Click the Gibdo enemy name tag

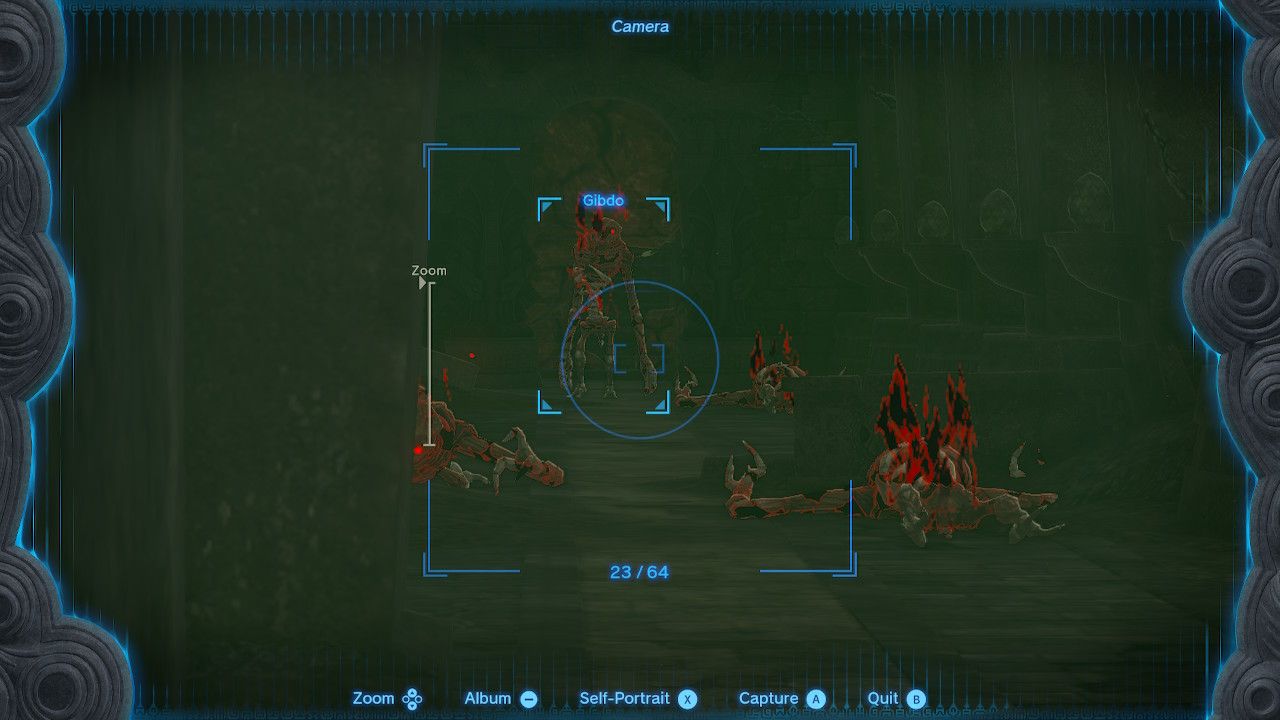pos(603,200)
